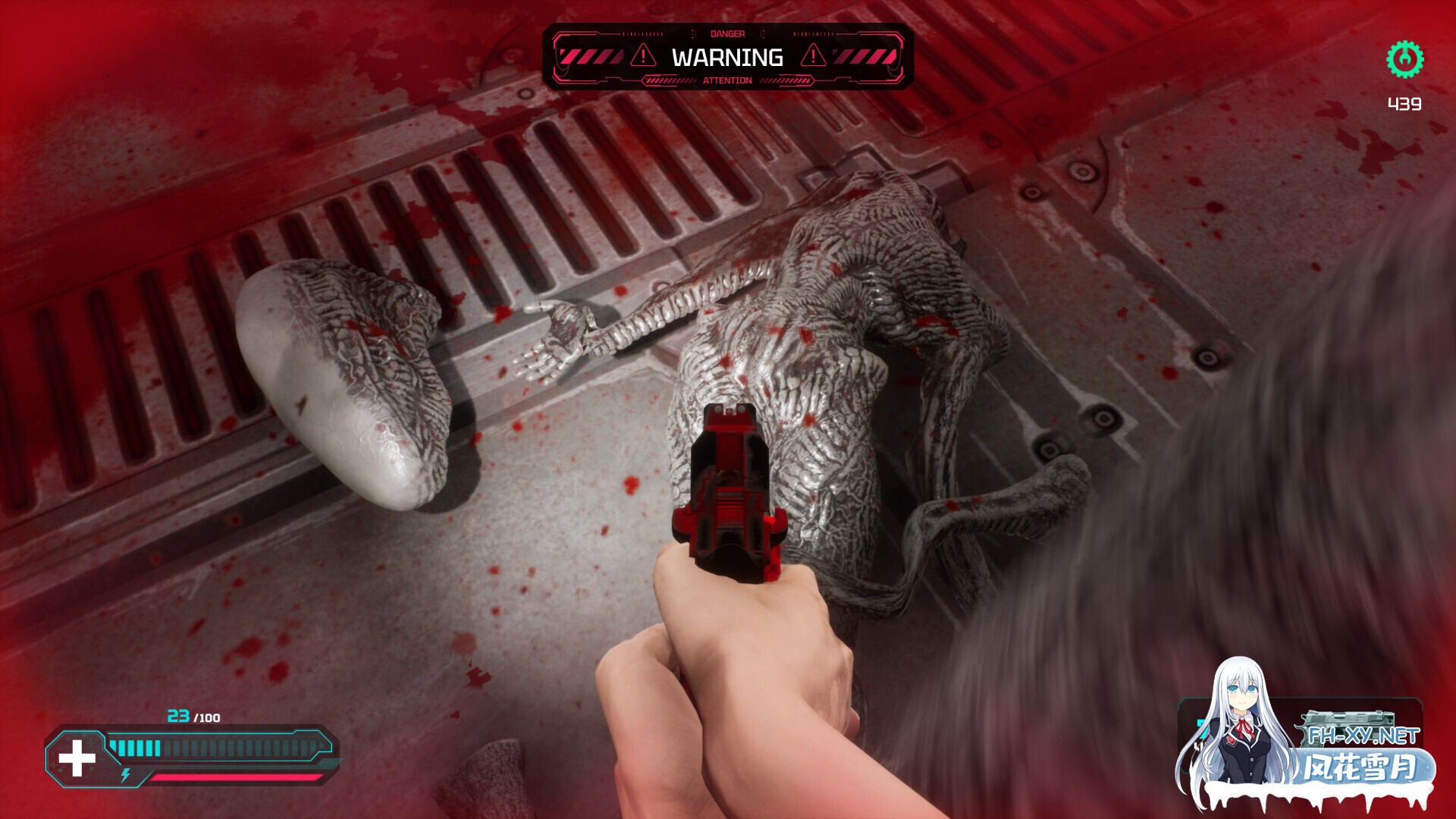Click the green gear wrench icon
This screenshot has width=1456, height=819.
click(1404, 59)
